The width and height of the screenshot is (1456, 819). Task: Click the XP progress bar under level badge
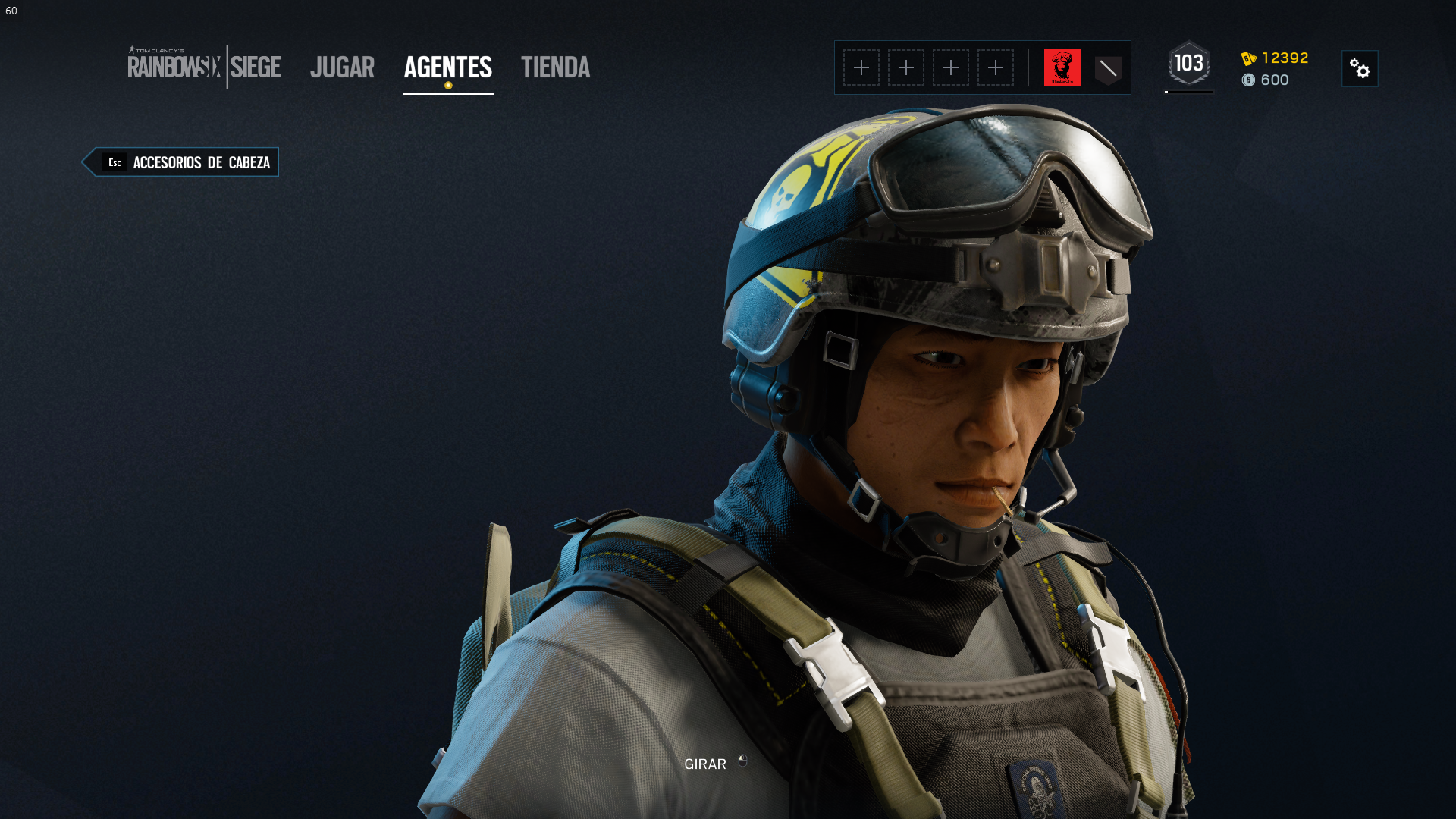point(1188,93)
